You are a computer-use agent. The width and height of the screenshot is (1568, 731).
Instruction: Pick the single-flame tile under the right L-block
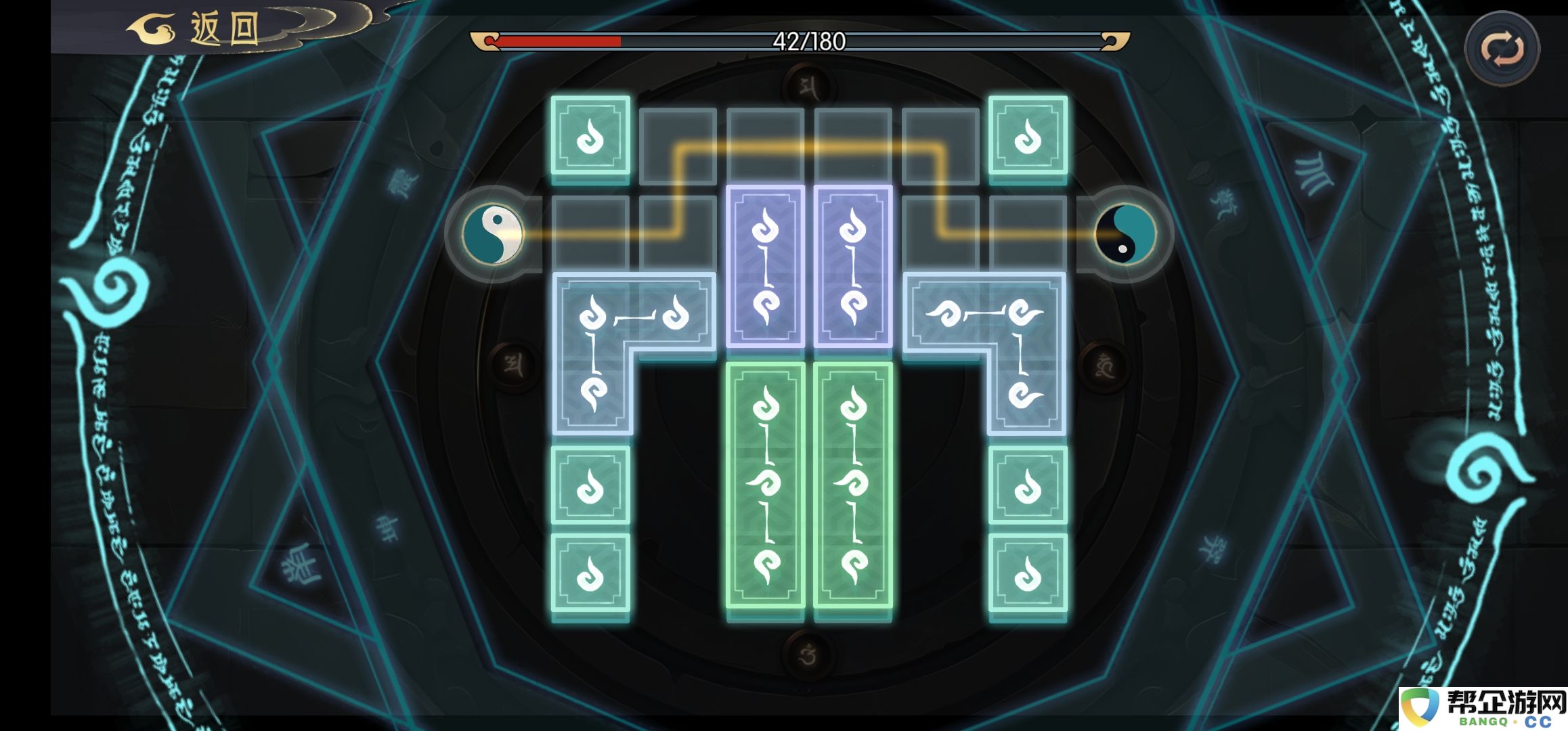1028,485
